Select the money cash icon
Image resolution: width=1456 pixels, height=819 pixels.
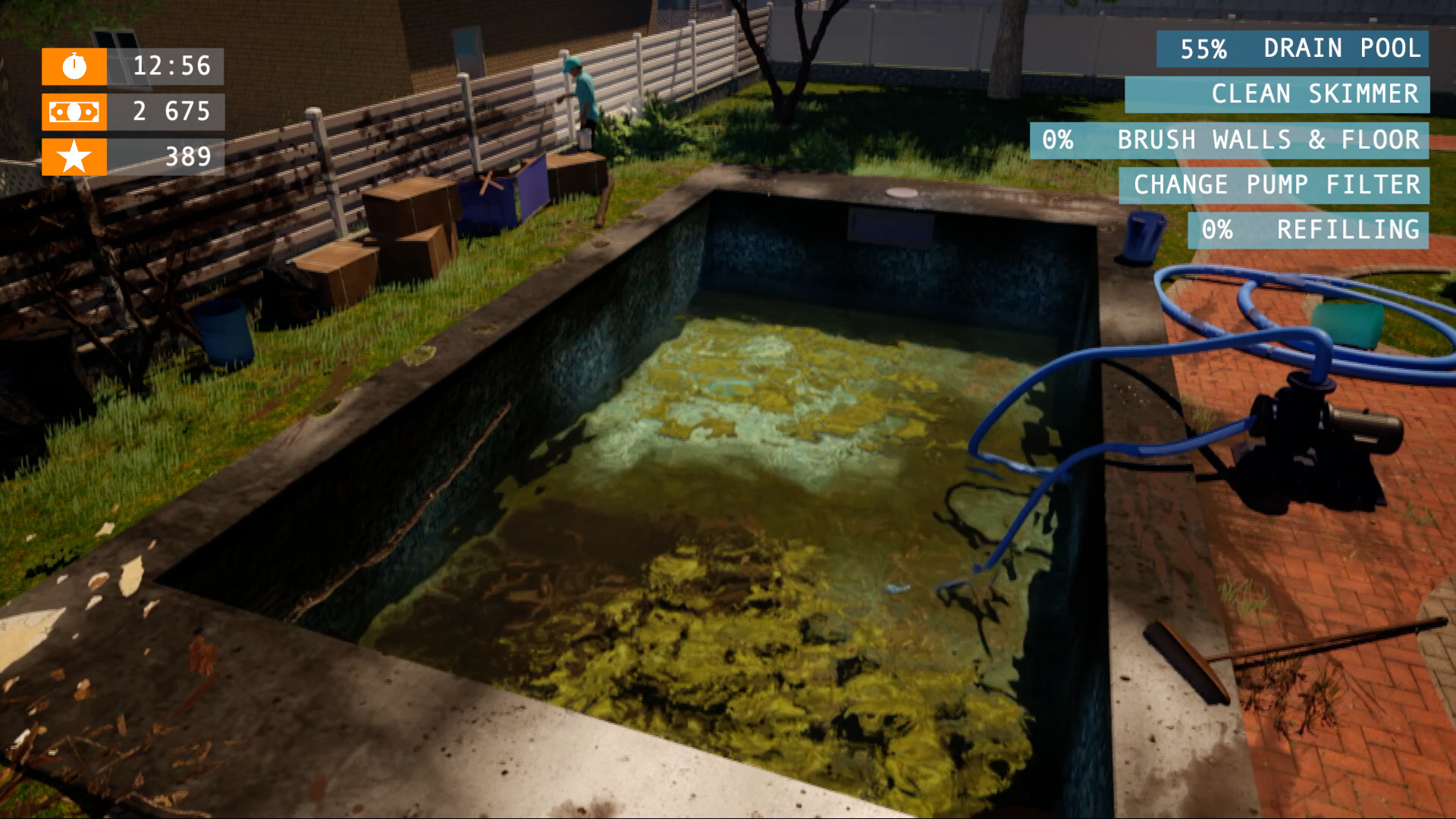(x=74, y=113)
